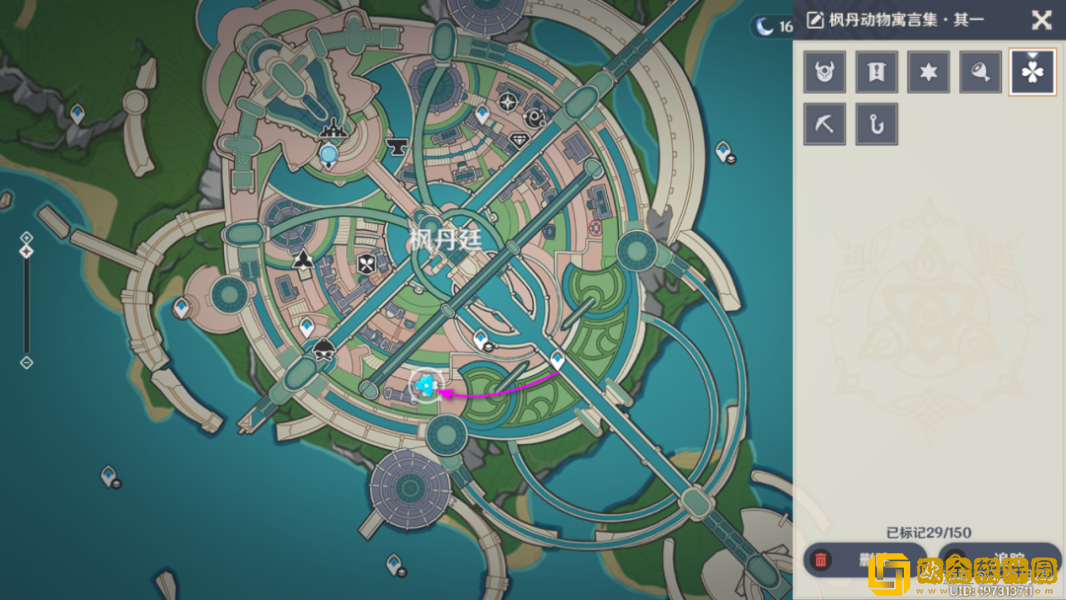1066x600 pixels.
Task: Zoom out the map with minus button
Action: [x=27, y=363]
